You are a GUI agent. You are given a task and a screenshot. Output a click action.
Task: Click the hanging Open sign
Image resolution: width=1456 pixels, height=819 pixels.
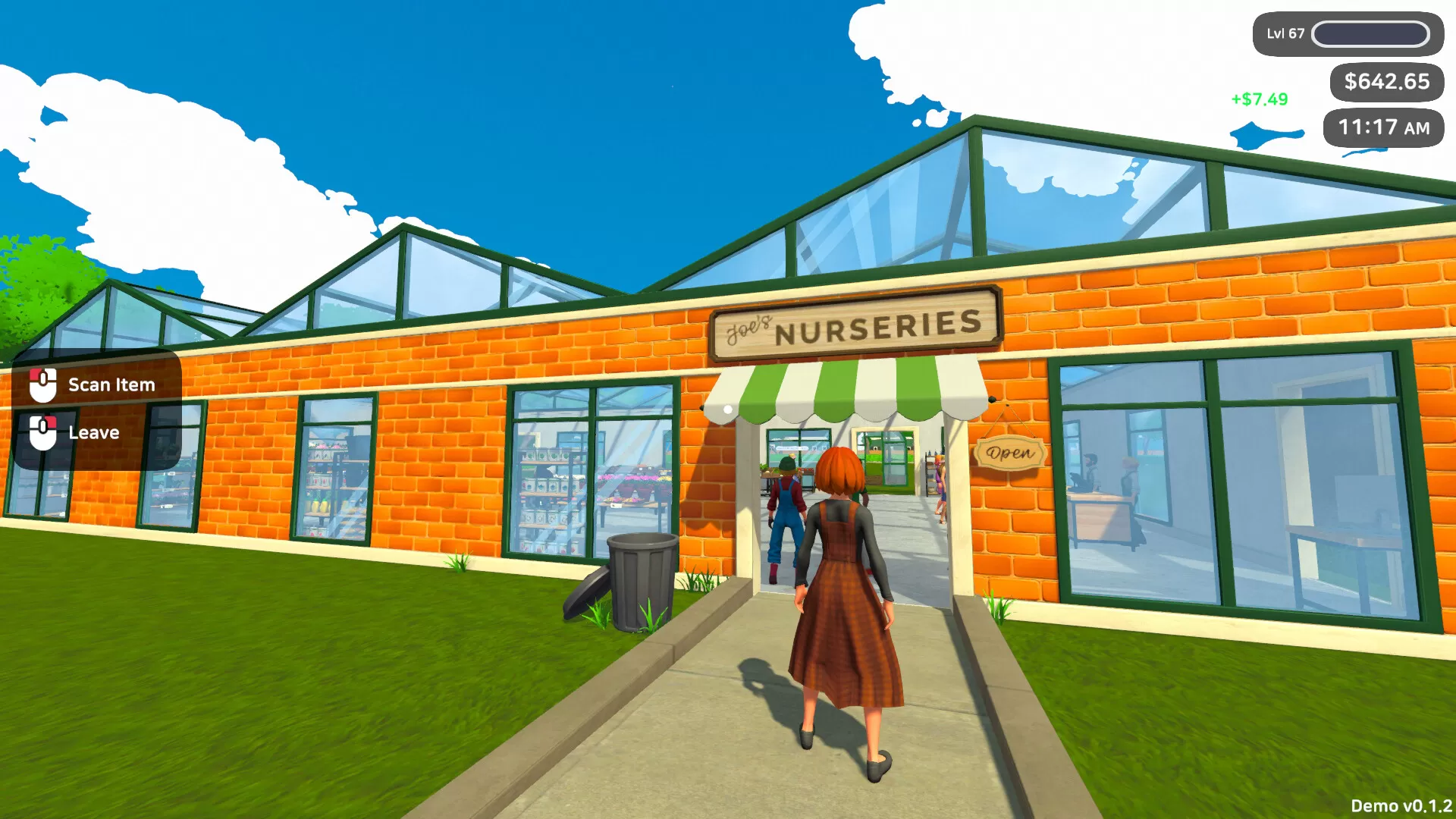[1009, 455]
